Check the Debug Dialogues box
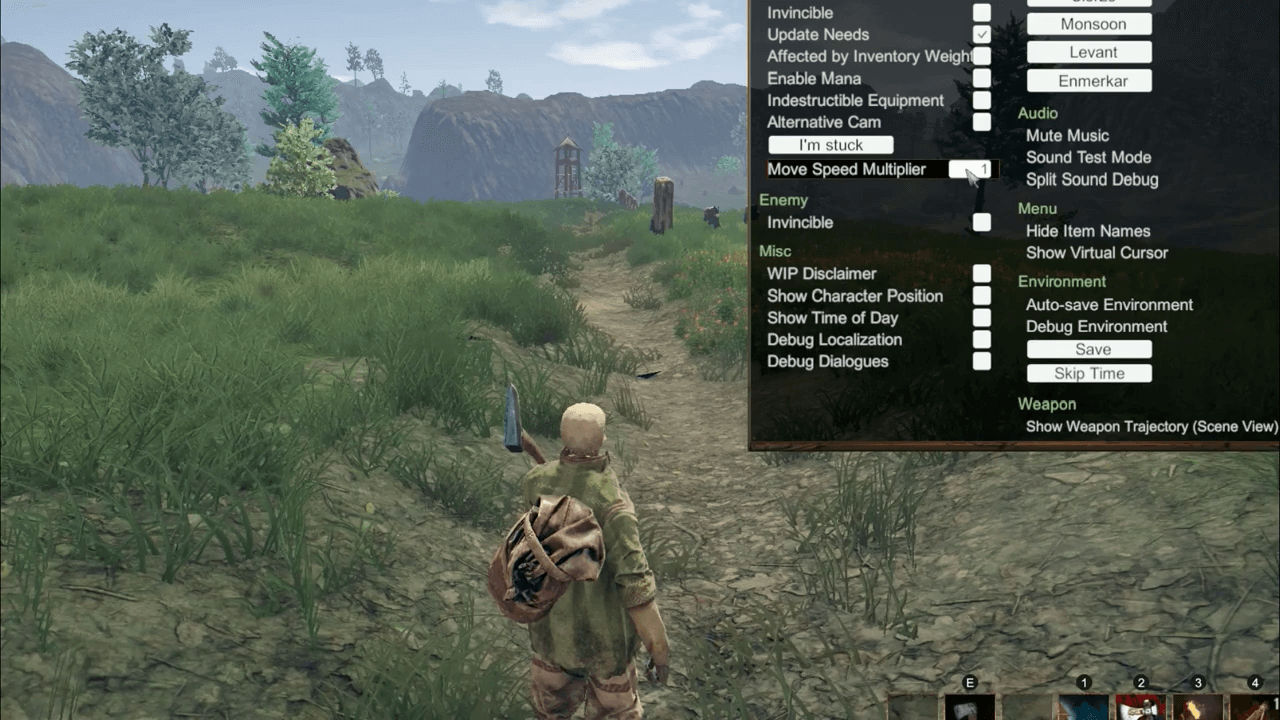Image resolution: width=1280 pixels, height=720 pixels. pyautogui.click(x=982, y=361)
